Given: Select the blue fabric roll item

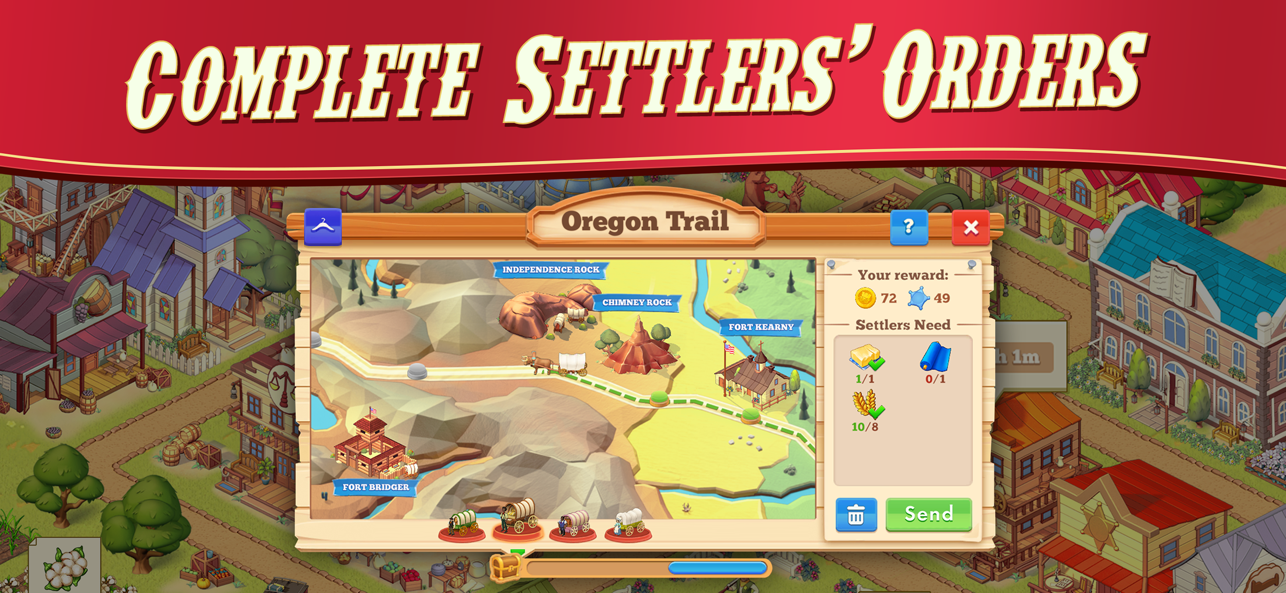Looking at the screenshot, I should click(x=935, y=359).
